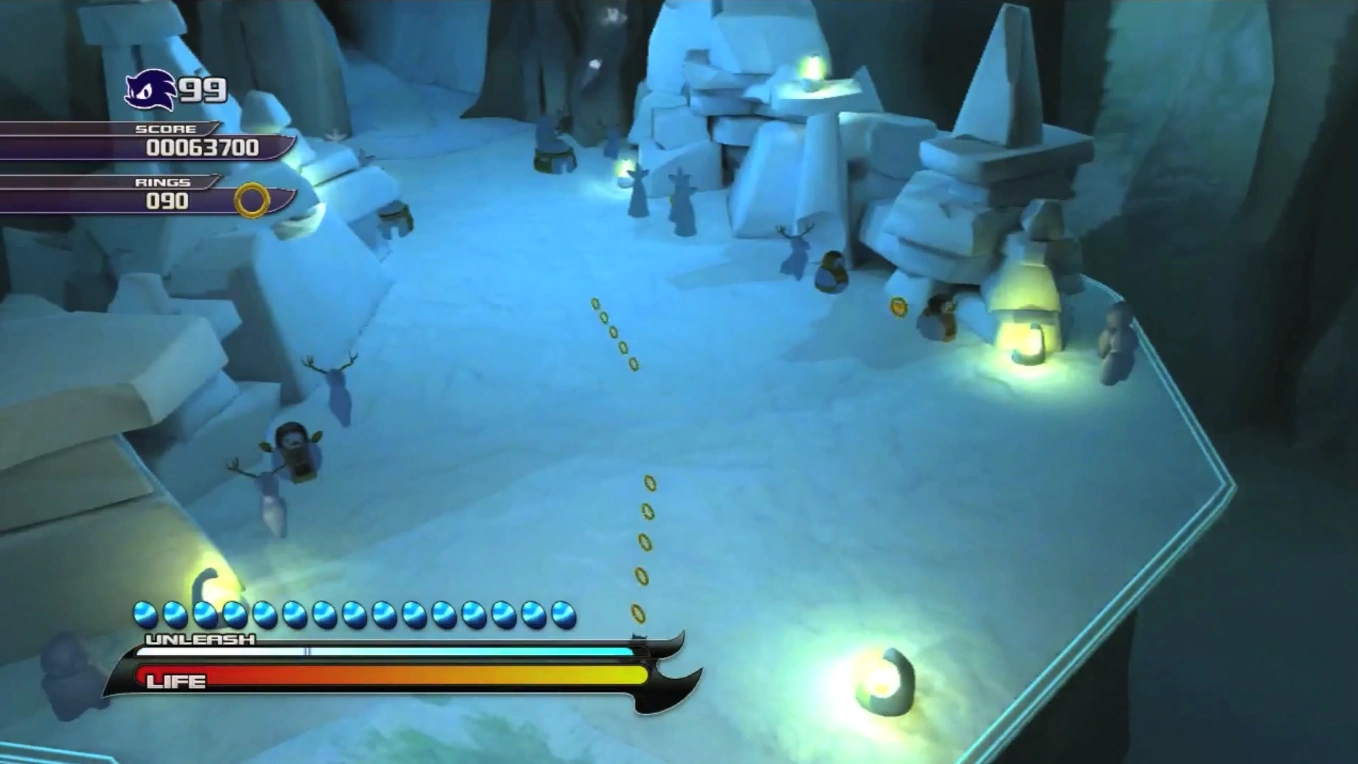Click the Werehog head lives icon
Screen dimensions: 1358x764
click(150, 91)
